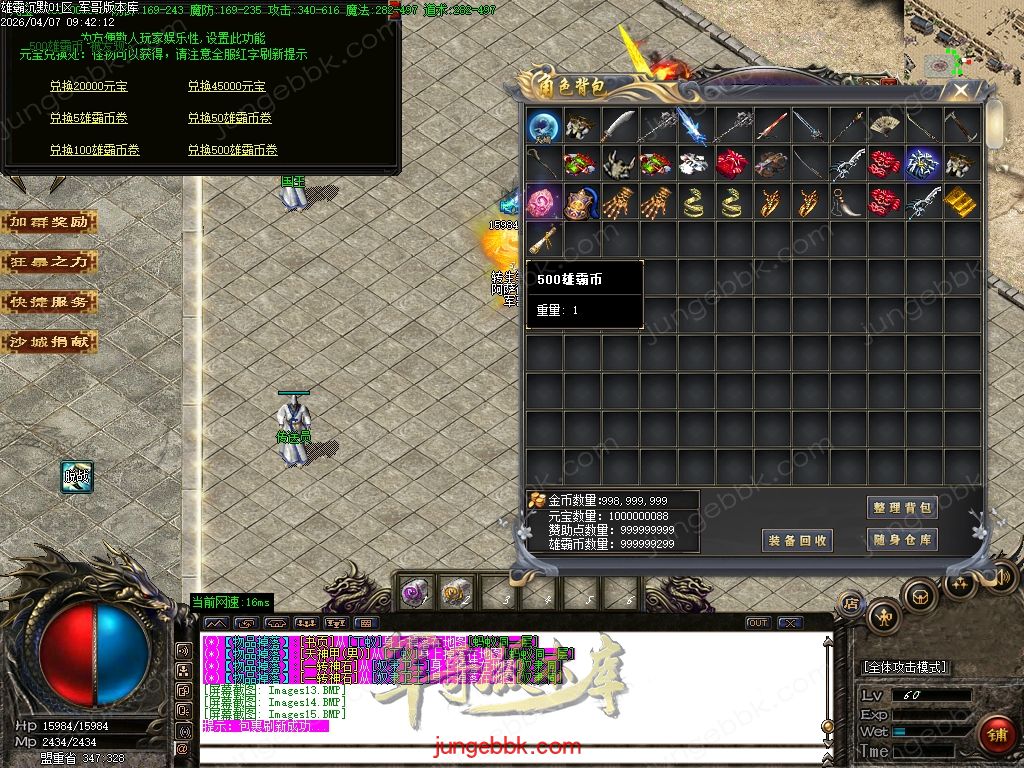Open 装备回收 equipment recycling

[x=797, y=540]
